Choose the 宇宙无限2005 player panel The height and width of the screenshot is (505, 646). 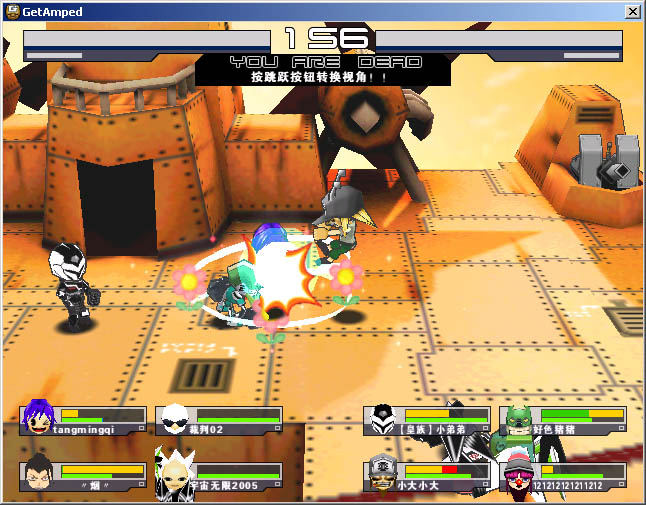point(219,477)
